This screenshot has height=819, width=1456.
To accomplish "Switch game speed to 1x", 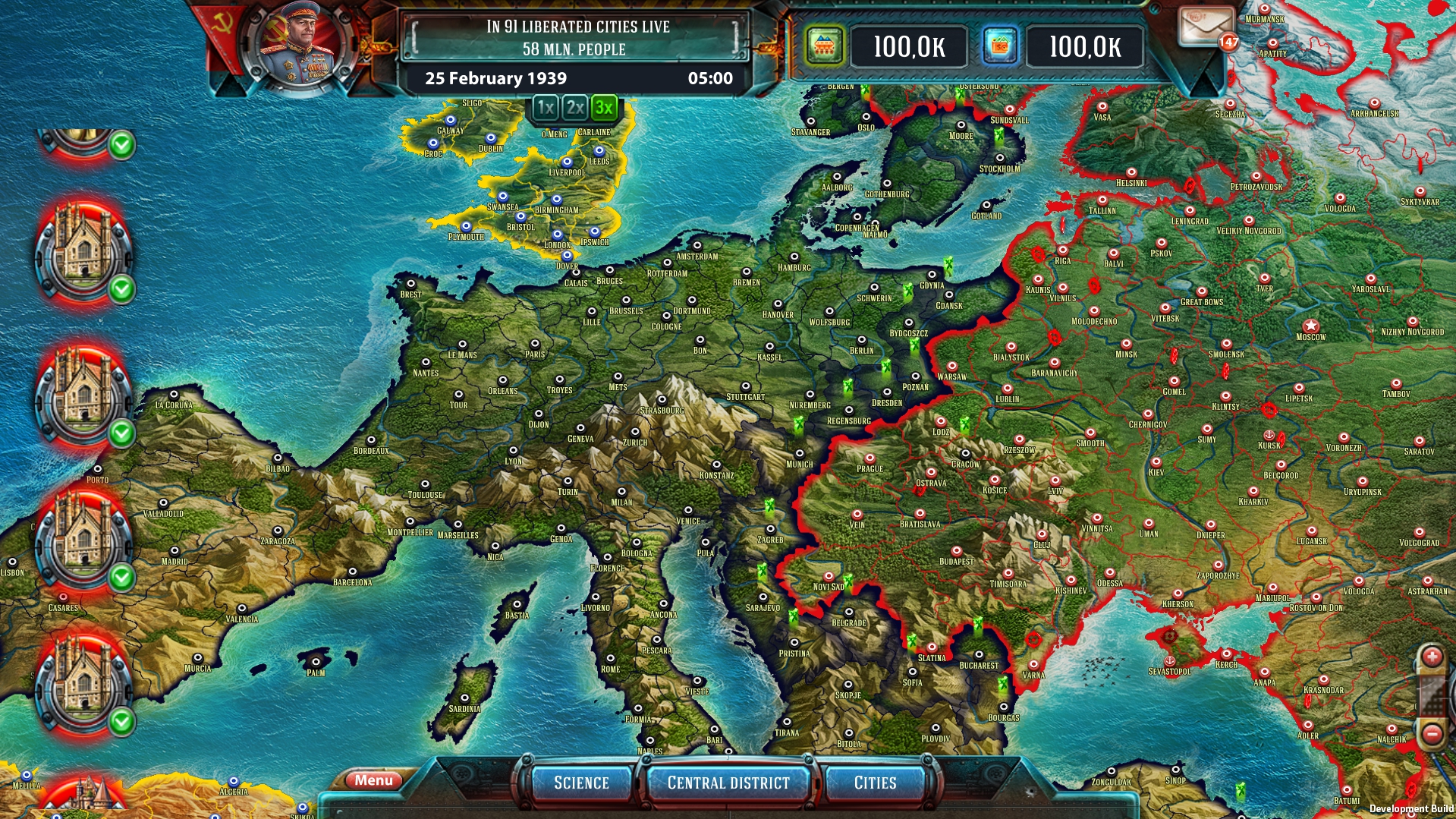I will click(x=544, y=108).
